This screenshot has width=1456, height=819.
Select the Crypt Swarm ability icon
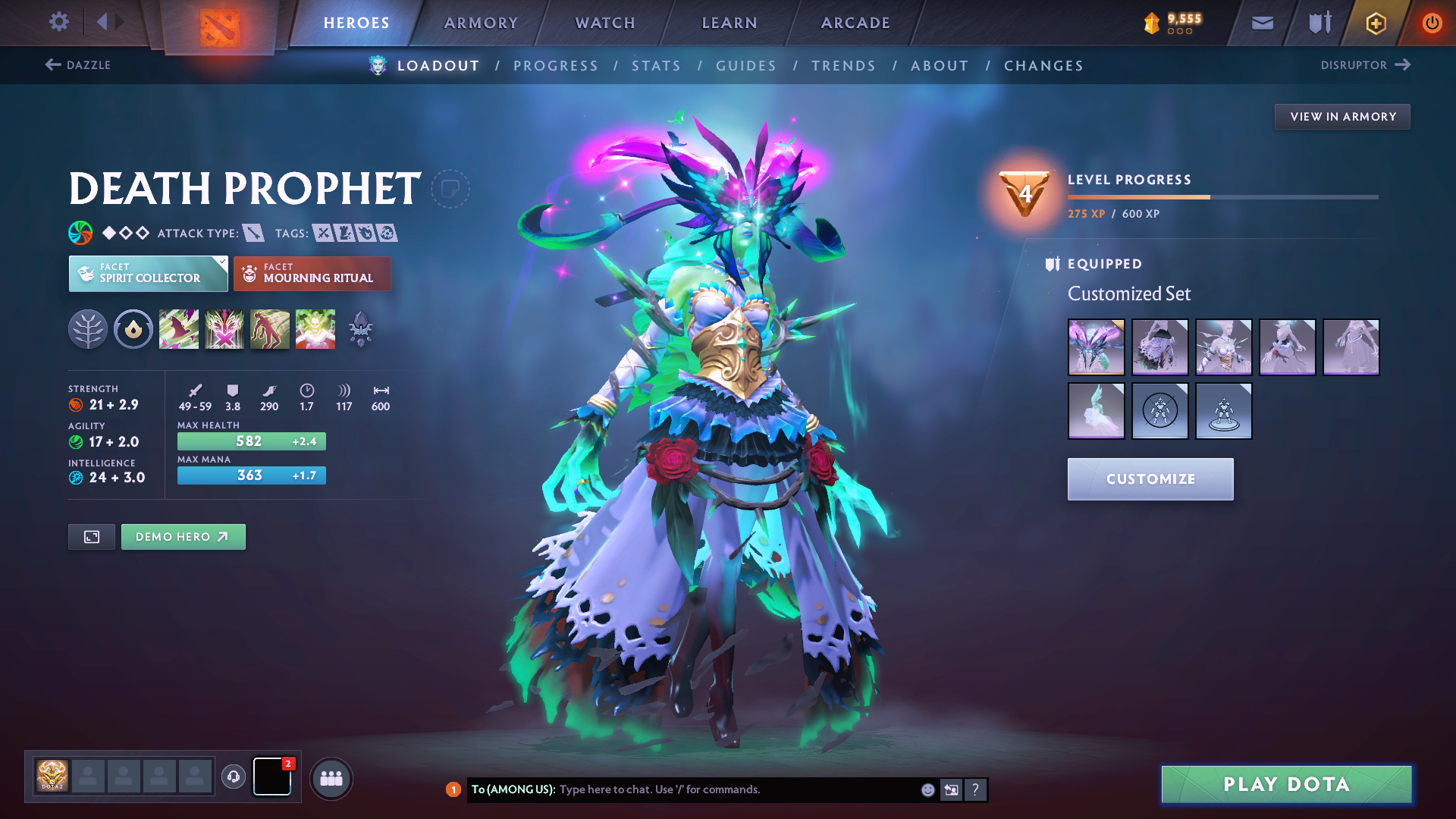179,328
